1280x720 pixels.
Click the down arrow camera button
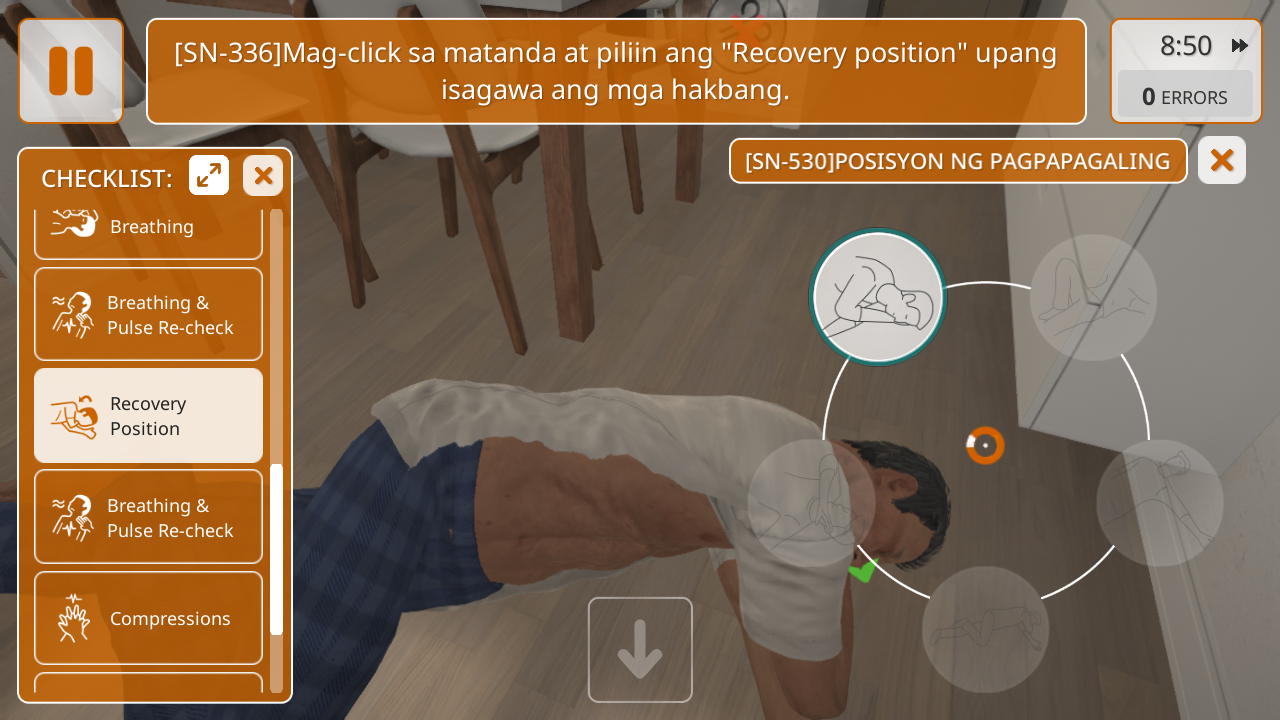click(640, 650)
